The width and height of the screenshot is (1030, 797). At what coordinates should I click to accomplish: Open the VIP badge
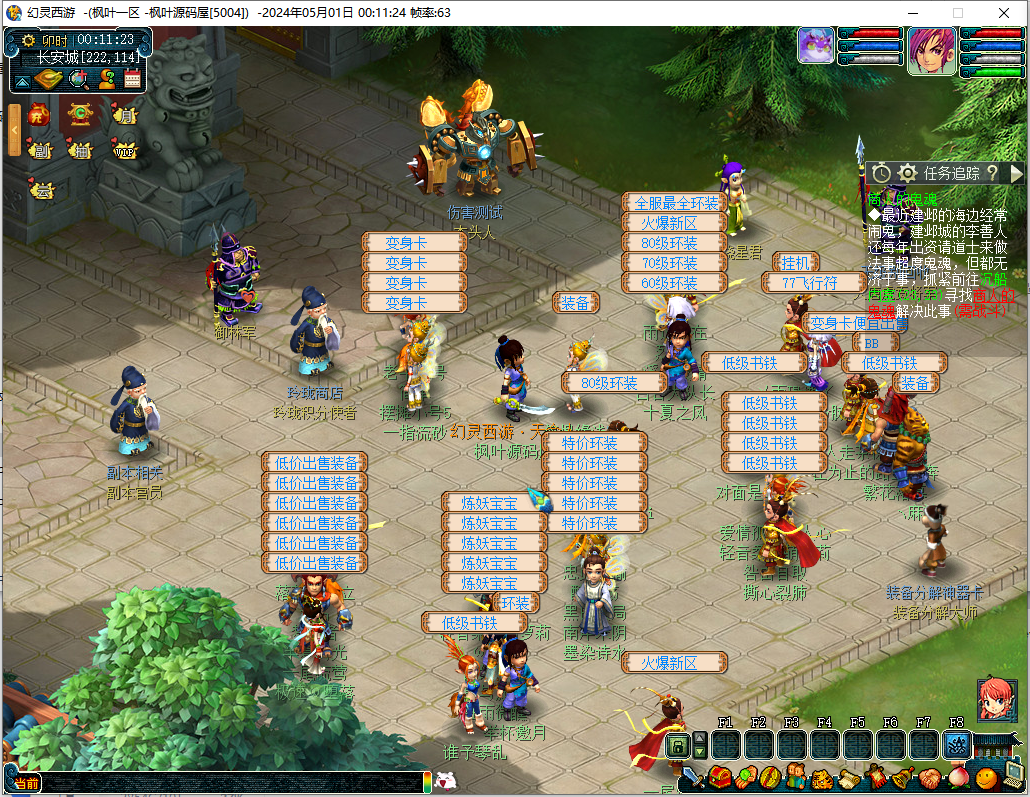124,151
